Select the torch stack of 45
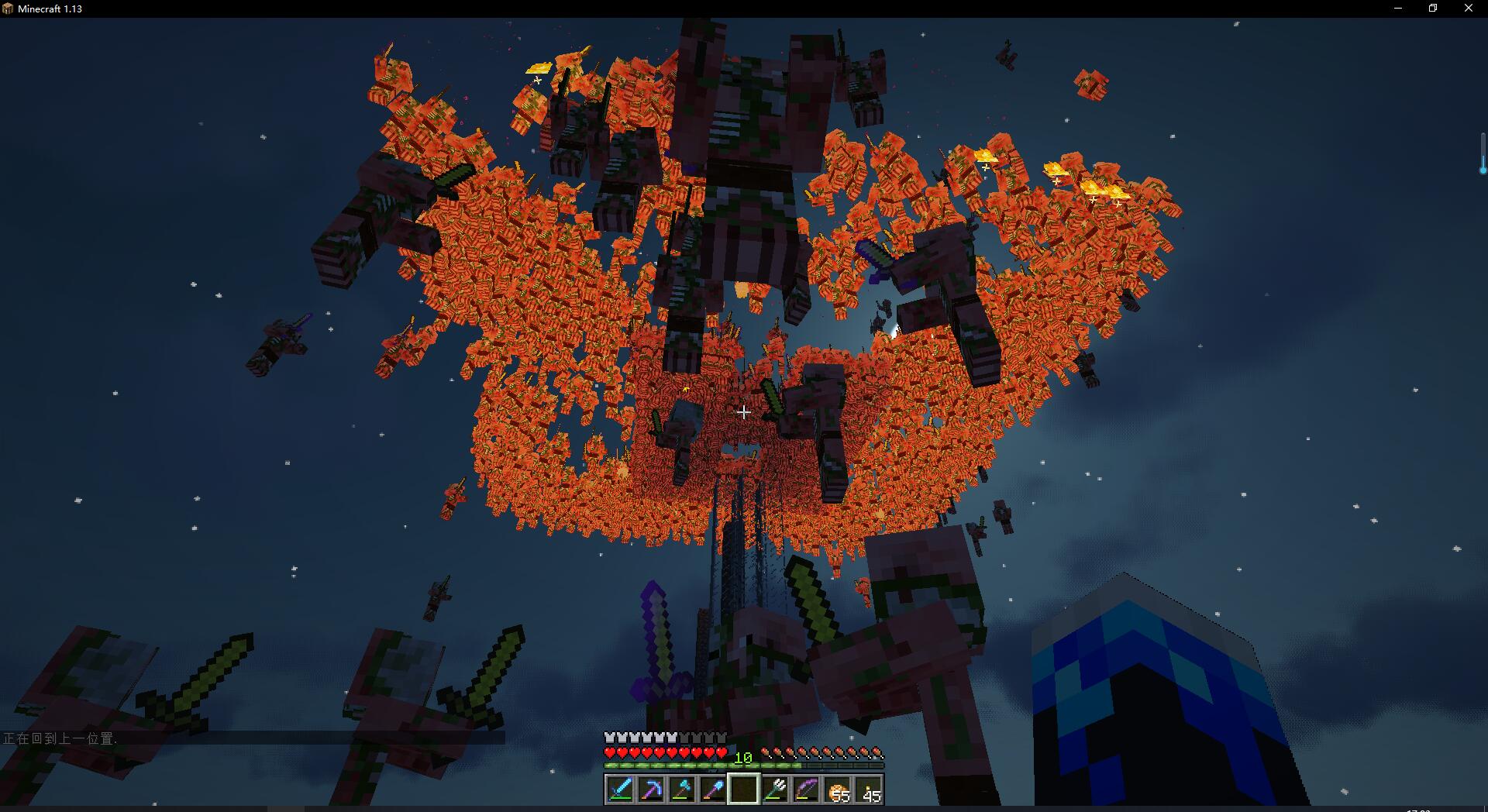Screen dimensions: 1488x812 tap(869, 790)
